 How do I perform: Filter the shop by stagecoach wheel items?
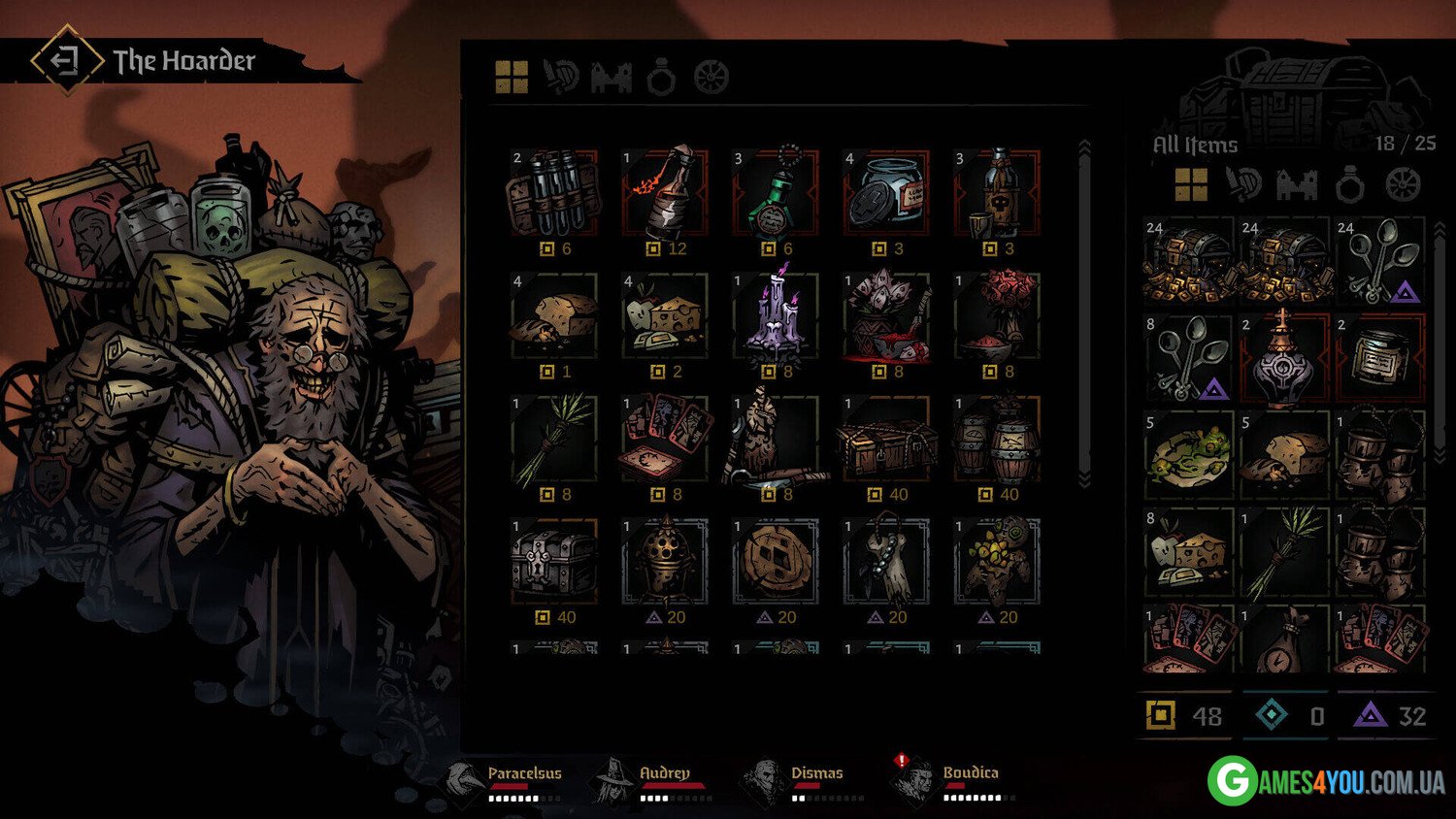[711, 77]
